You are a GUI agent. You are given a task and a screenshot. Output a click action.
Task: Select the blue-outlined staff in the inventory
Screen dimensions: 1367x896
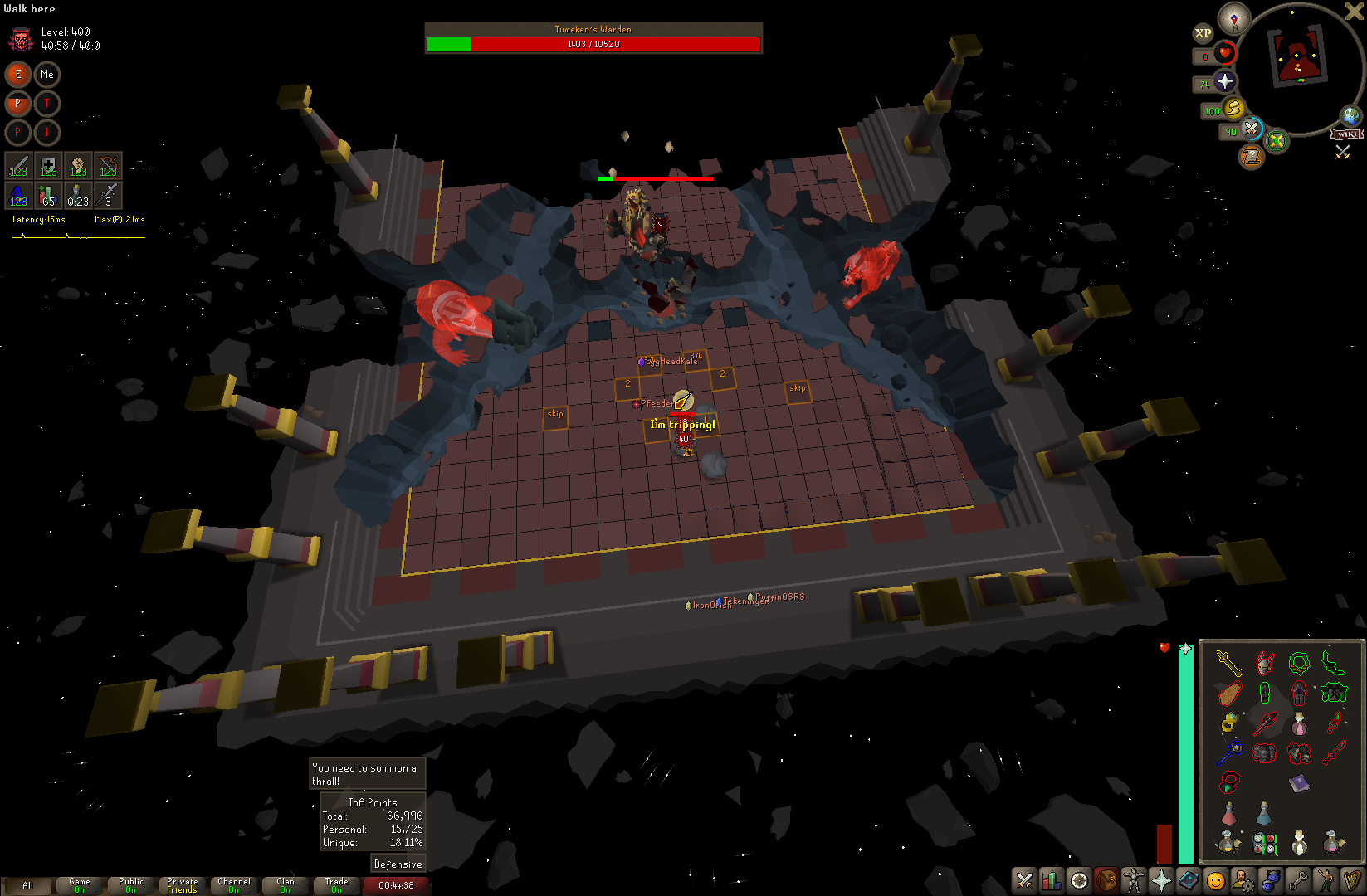[x=1229, y=752]
